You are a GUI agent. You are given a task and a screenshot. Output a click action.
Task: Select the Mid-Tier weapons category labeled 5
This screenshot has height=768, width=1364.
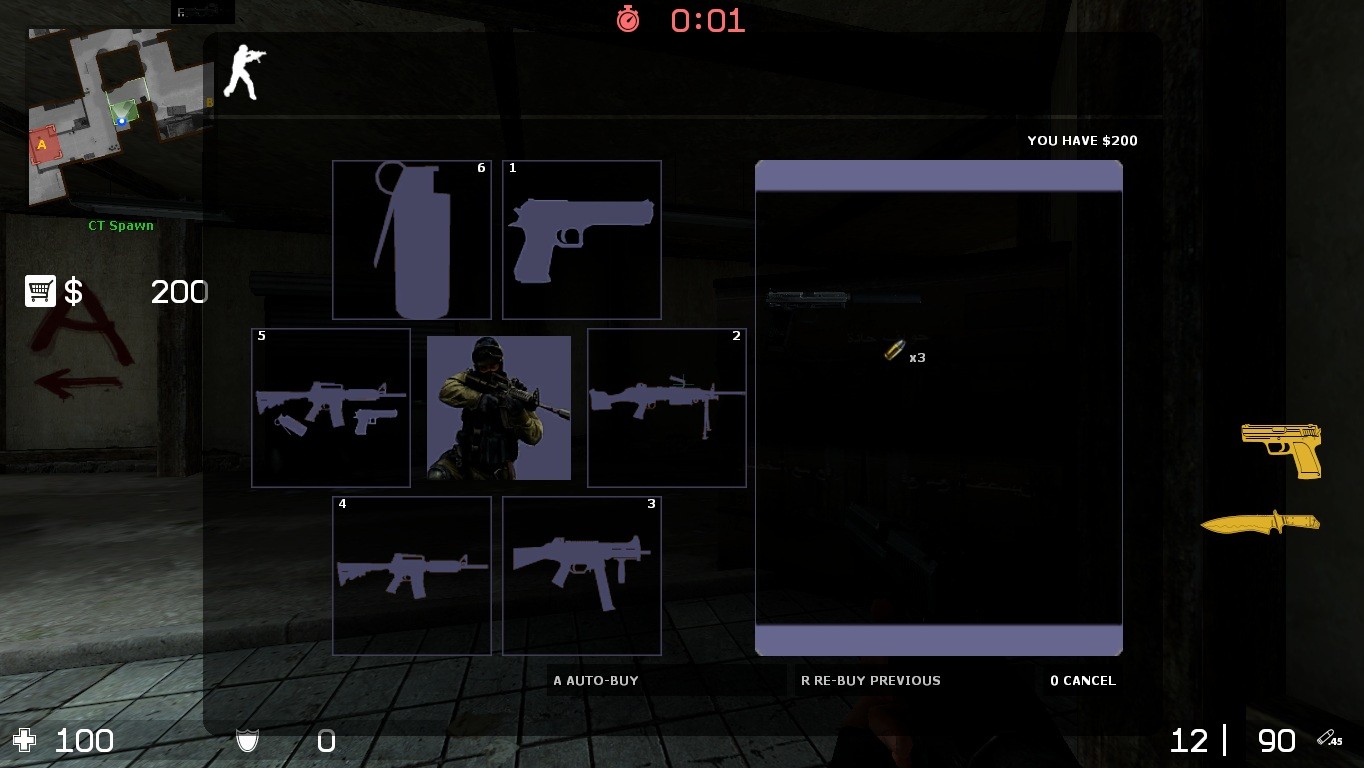click(x=330, y=407)
